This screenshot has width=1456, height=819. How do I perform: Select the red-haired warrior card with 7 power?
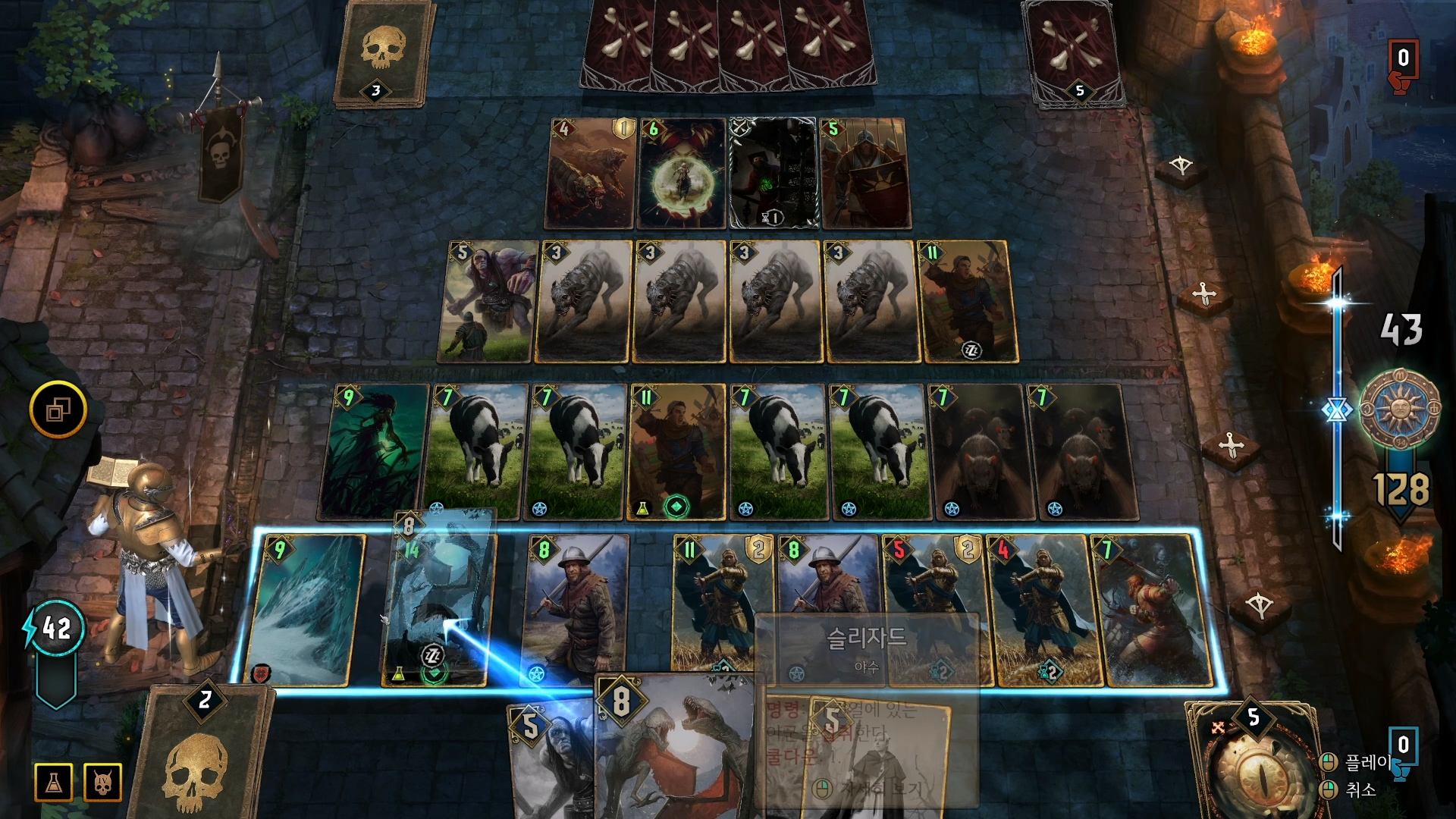(x=1154, y=610)
